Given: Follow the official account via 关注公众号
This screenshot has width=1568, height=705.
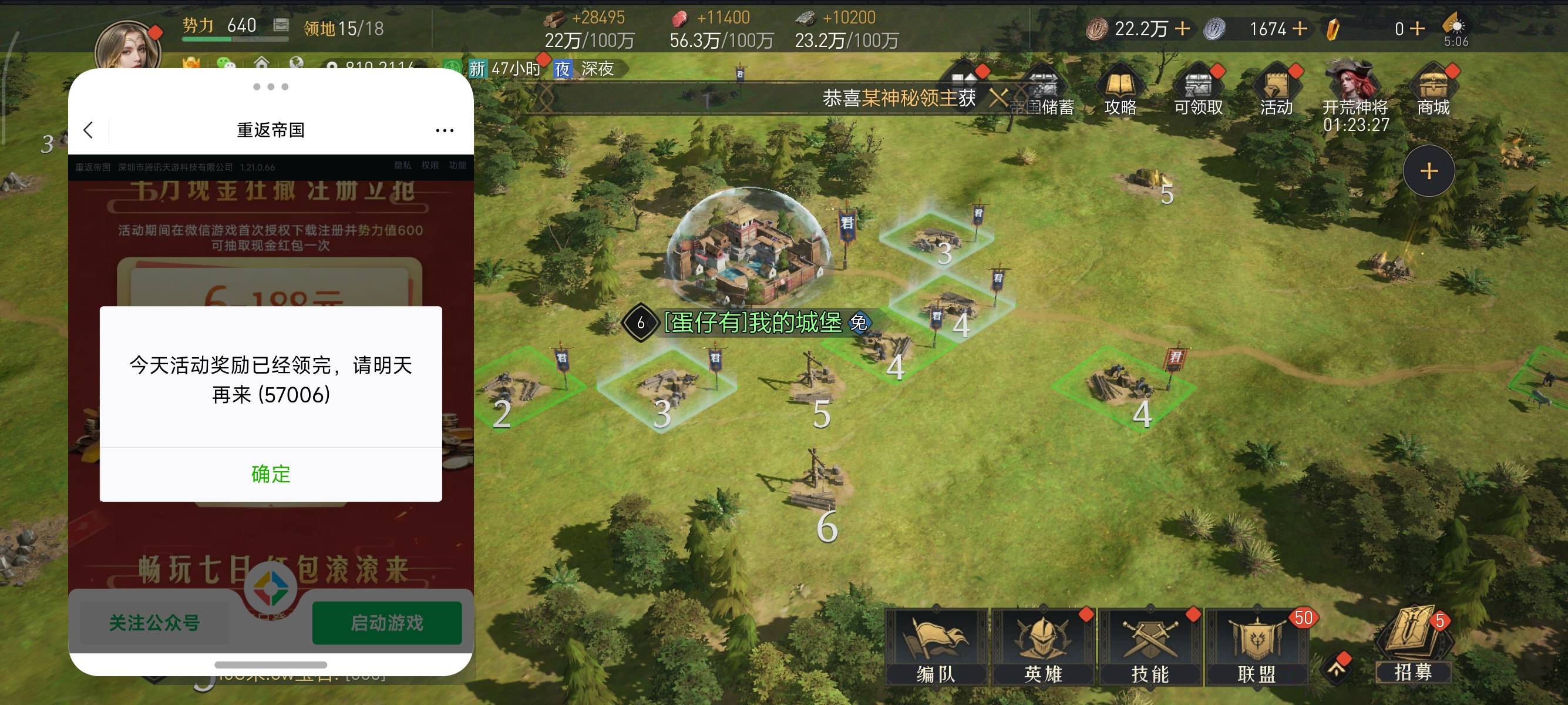Looking at the screenshot, I should click(x=154, y=622).
